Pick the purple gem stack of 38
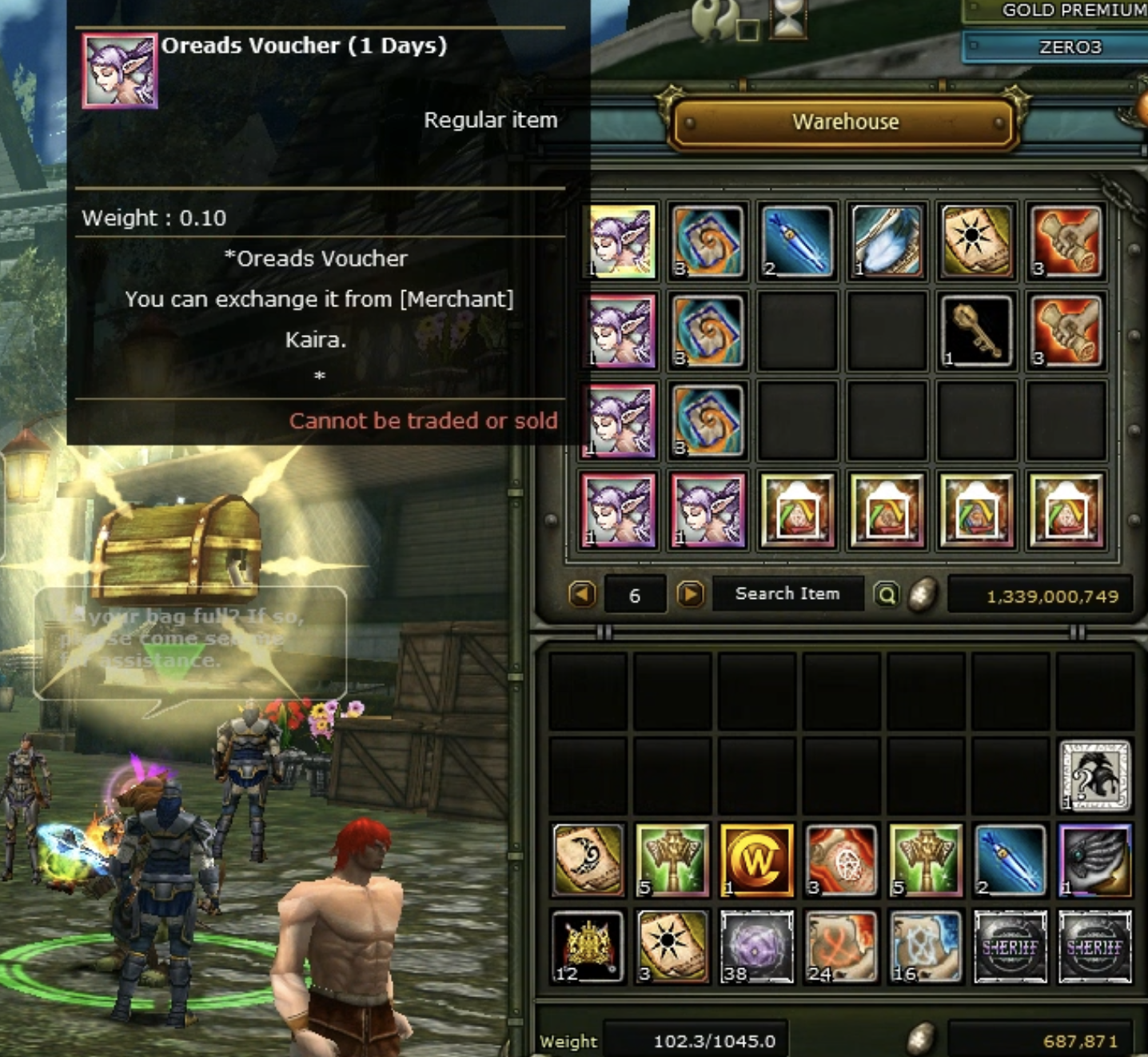1148x1057 pixels. pos(756,947)
